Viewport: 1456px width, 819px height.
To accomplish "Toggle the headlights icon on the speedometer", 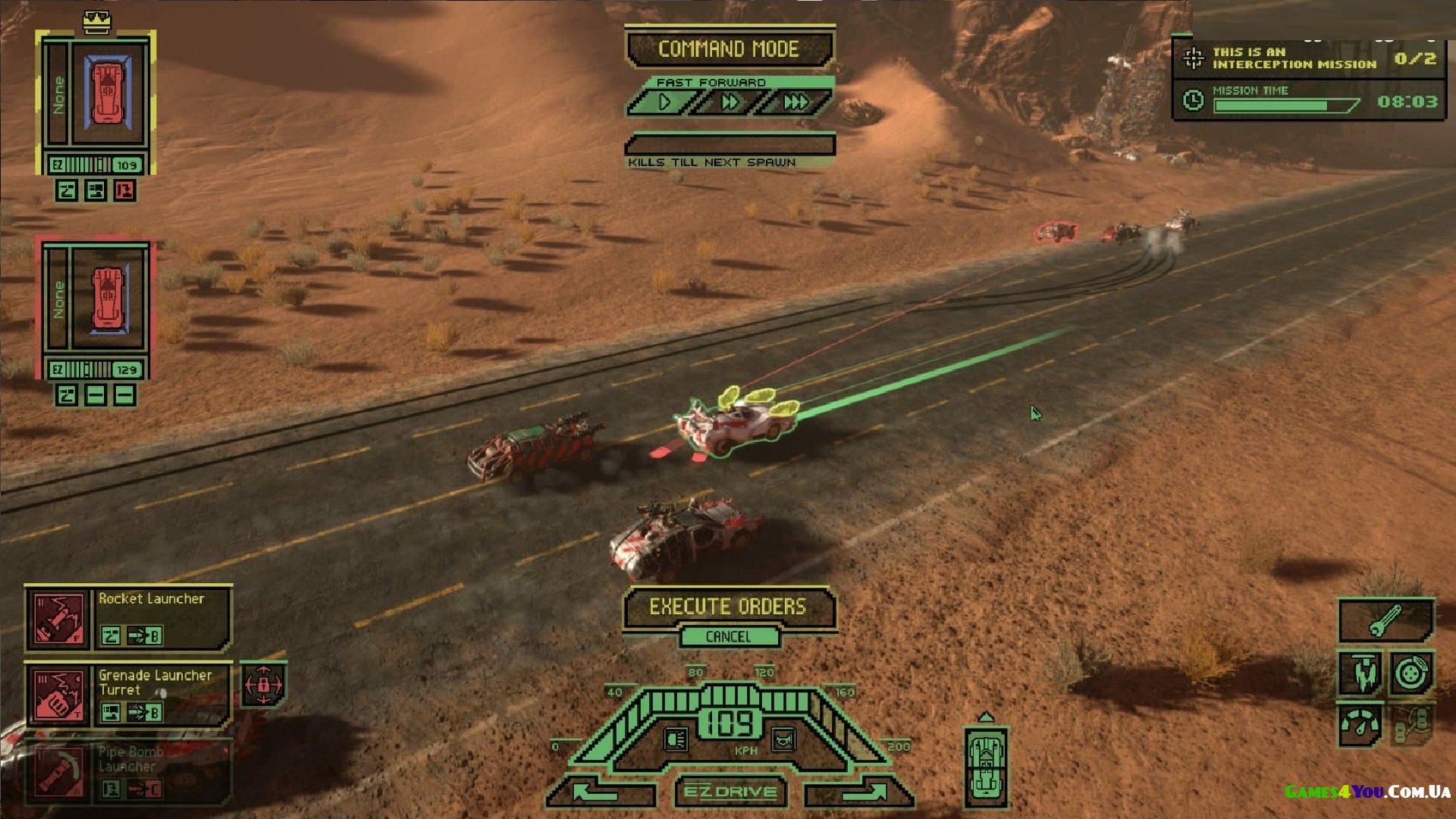I will 676,739.
